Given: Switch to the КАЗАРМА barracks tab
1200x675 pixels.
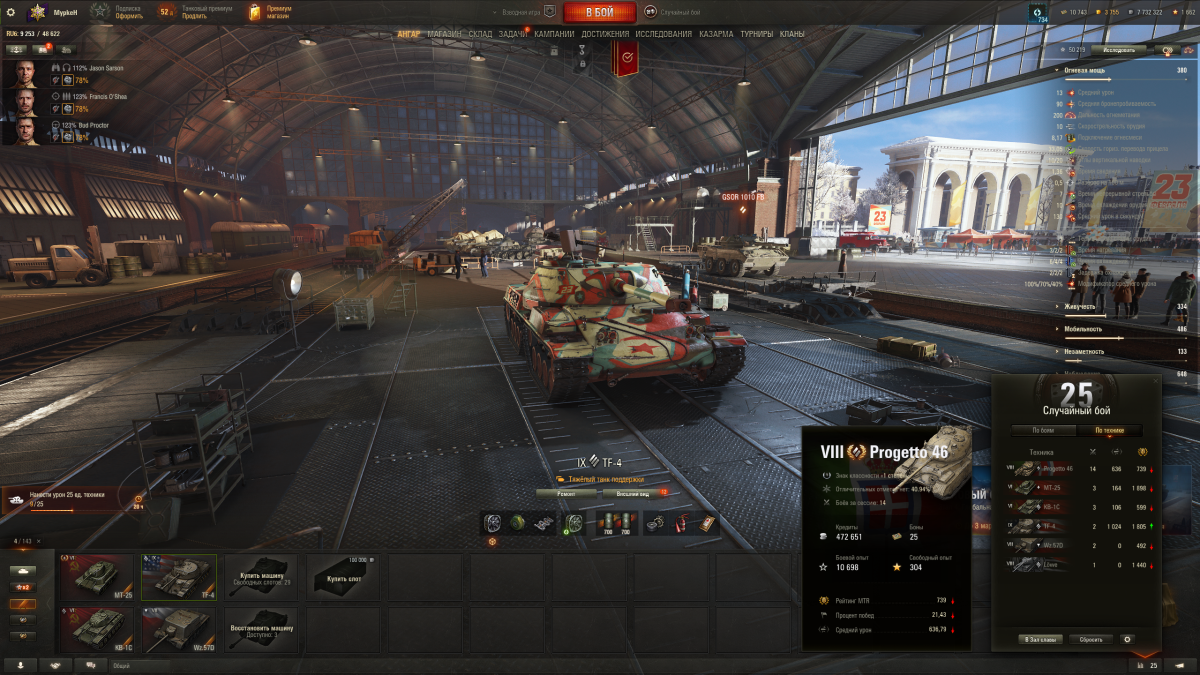Looking at the screenshot, I should tap(716, 34).
